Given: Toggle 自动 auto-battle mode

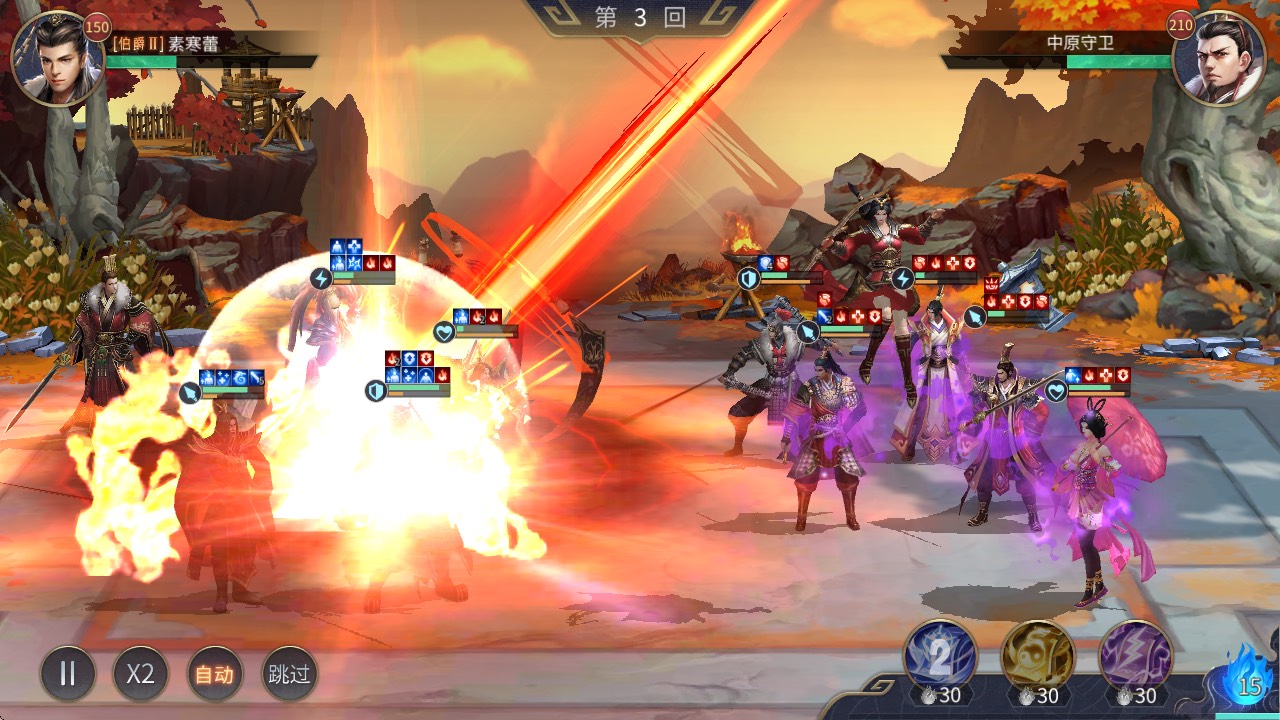Looking at the screenshot, I should pos(214,673).
